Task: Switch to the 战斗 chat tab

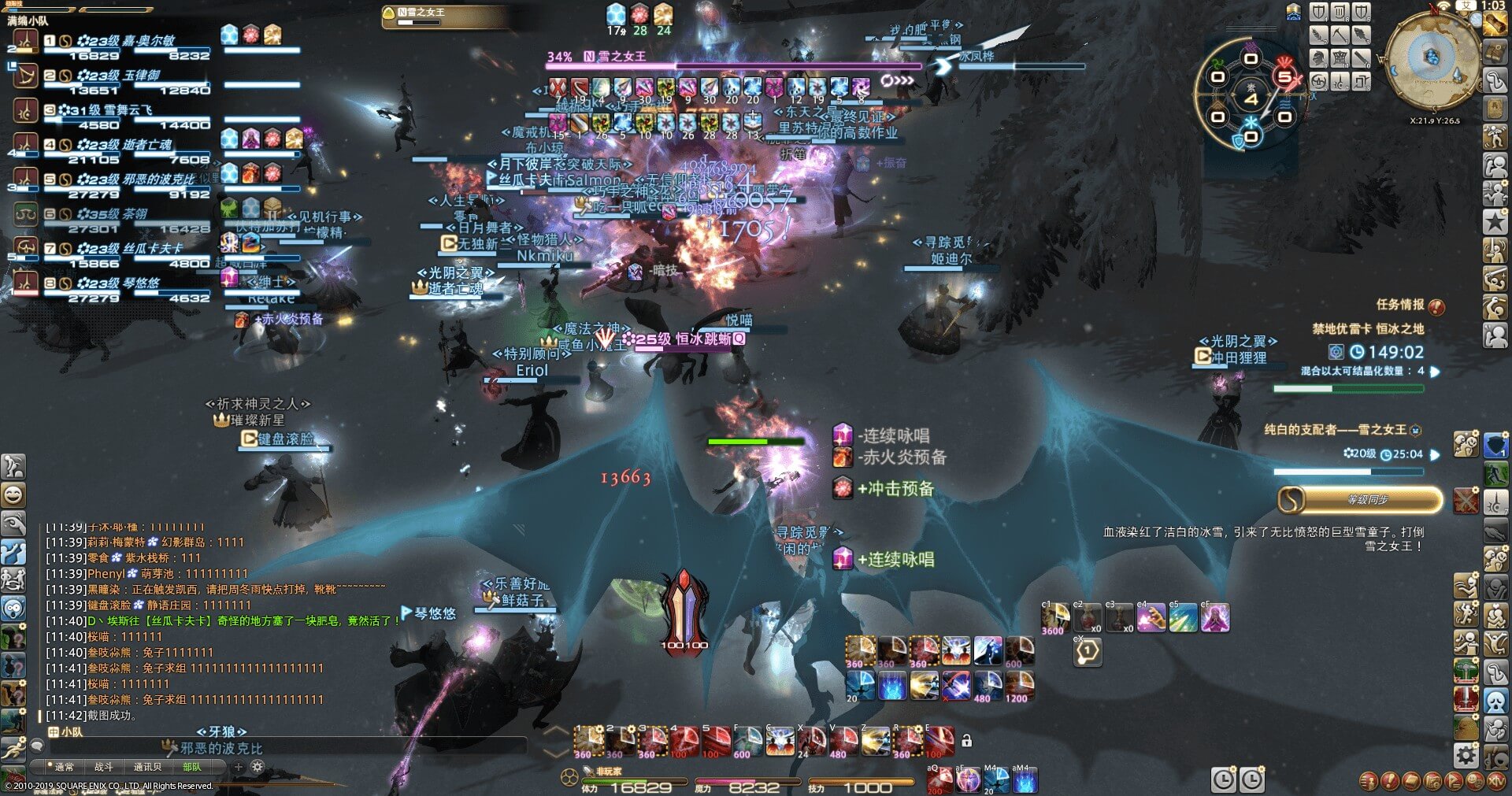Action: pyautogui.click(x=104, y=767)
